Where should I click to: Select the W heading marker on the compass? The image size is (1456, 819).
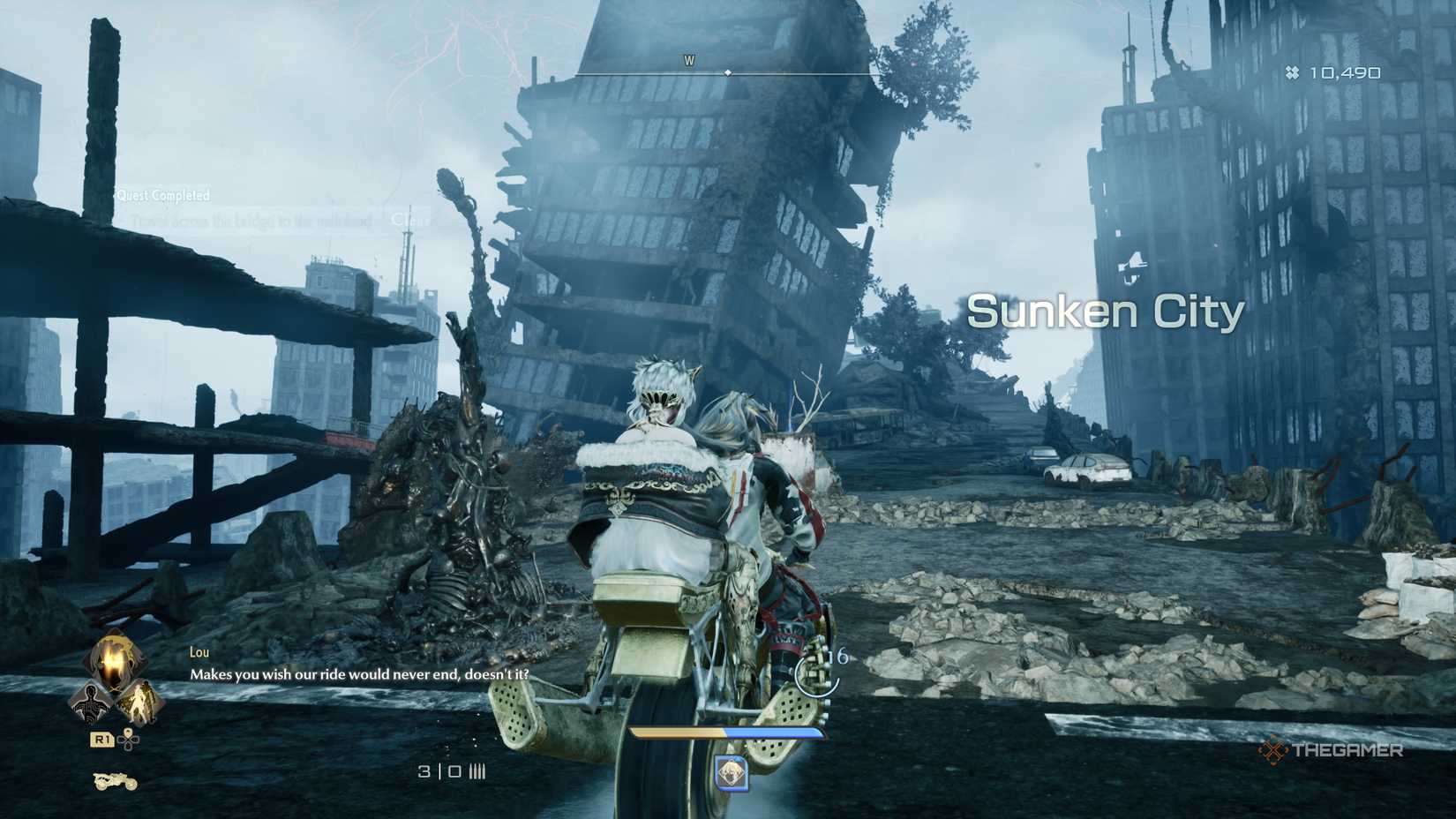689,62
